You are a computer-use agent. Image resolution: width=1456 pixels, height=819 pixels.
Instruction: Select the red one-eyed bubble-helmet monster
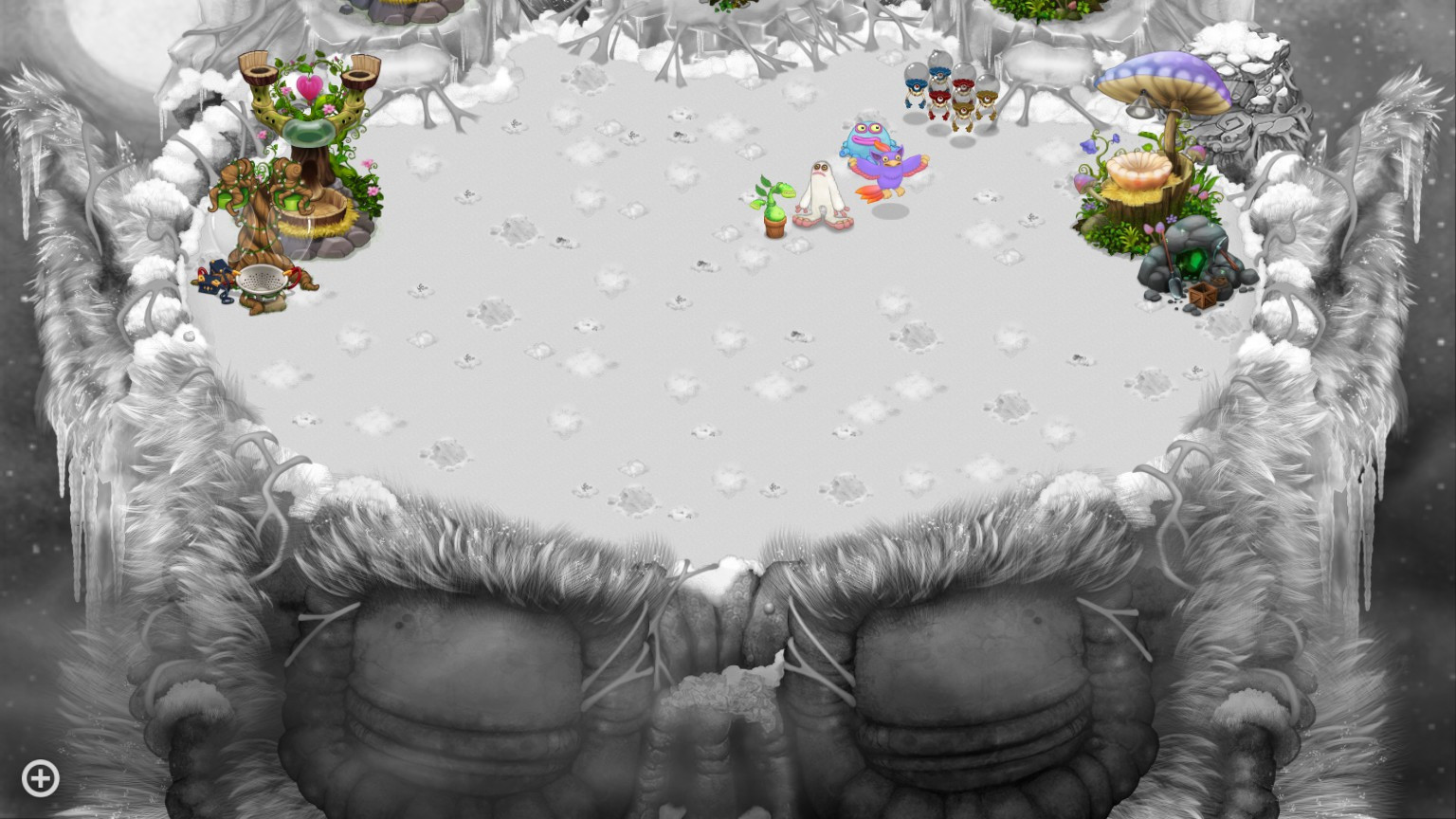[940, 99]
